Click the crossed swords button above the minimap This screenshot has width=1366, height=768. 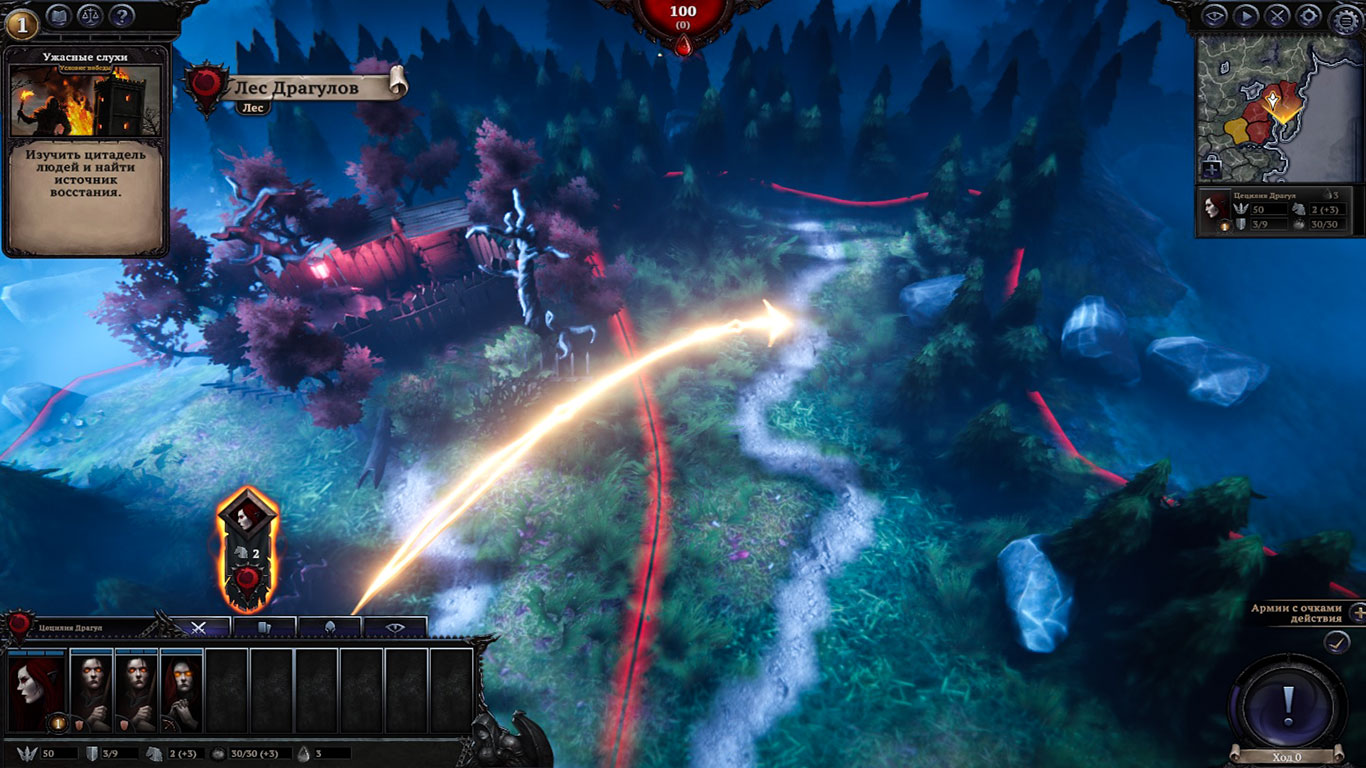coord(1277,16)
